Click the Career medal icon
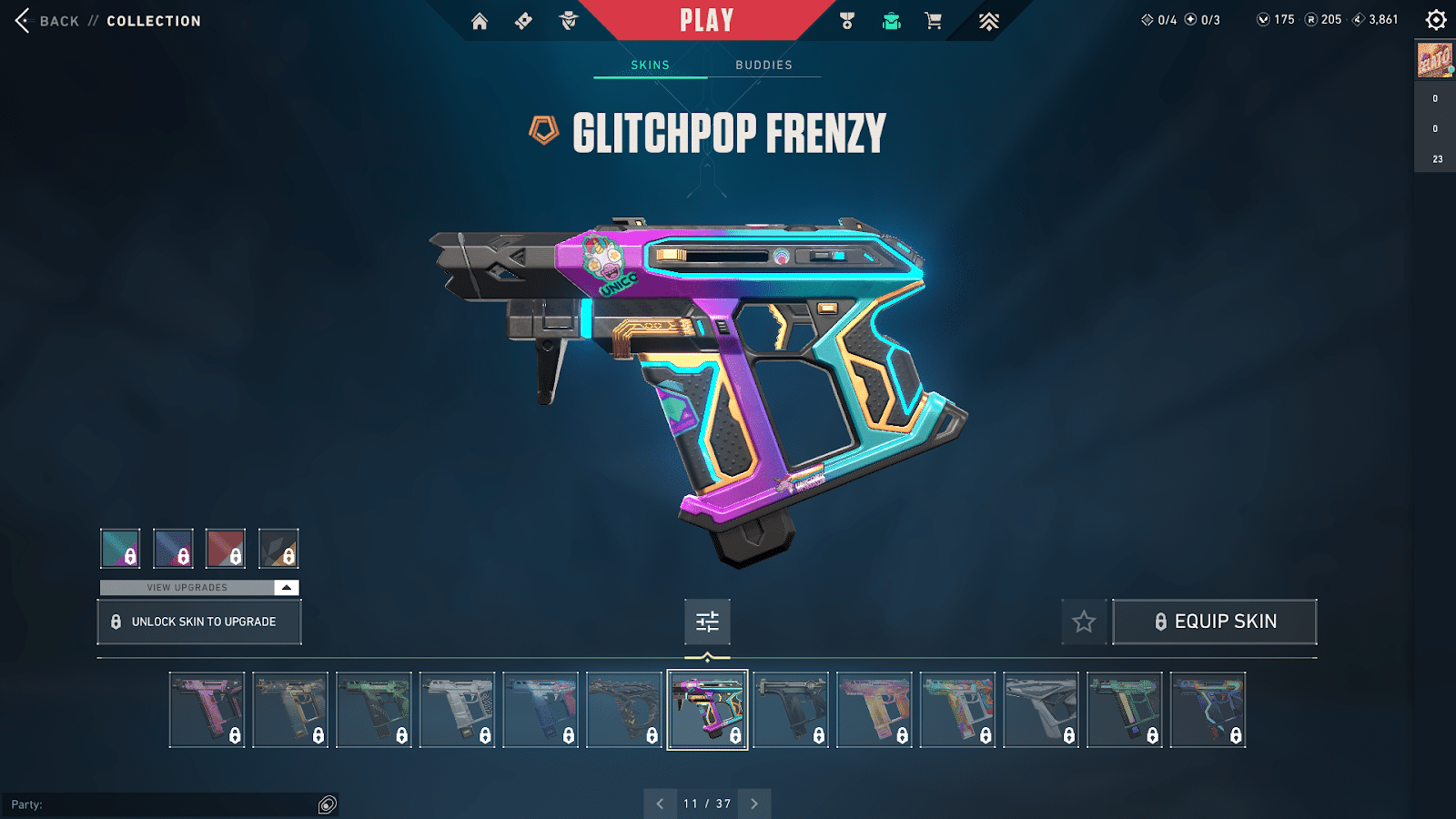Screen dimensions: 1456x819 point(847,20)
